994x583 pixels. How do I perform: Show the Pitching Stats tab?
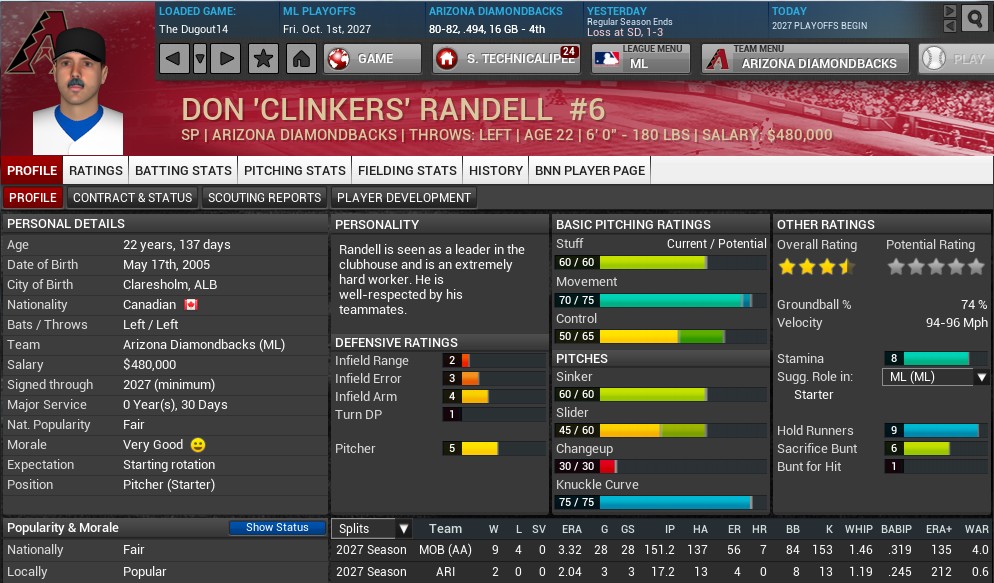click(294, 170)
